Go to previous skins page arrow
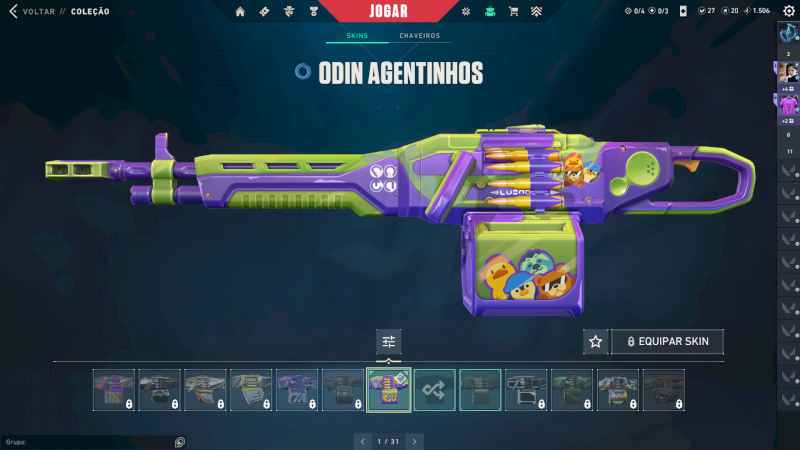 pos(363,441)
